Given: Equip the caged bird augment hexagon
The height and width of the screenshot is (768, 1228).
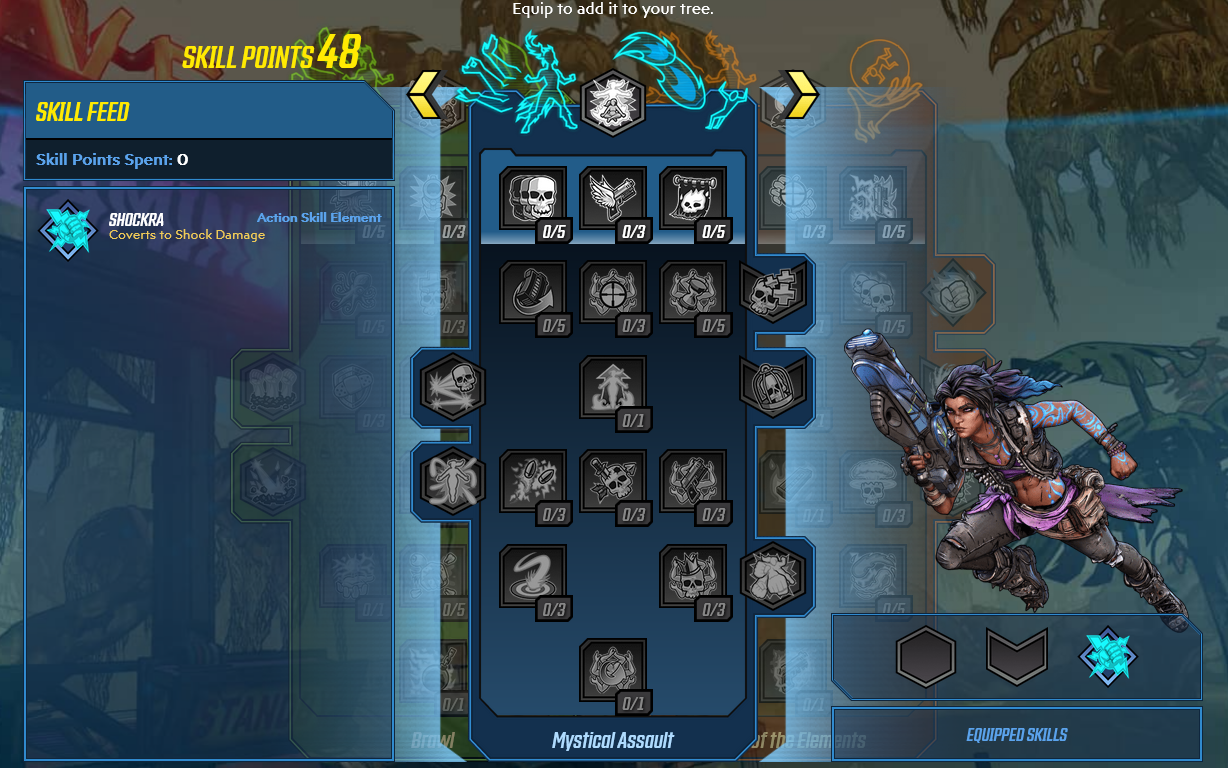Looking at the screenshot, I should click(x=772, y=385).
